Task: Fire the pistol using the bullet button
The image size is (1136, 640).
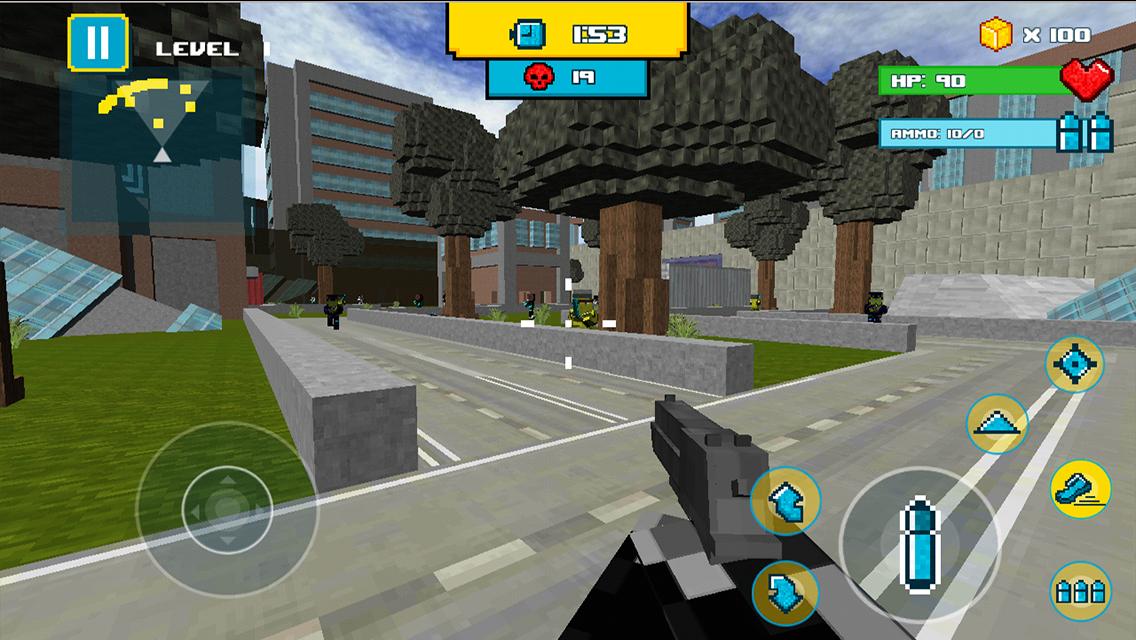Action: pyautogui.click(x=918, y=532)
